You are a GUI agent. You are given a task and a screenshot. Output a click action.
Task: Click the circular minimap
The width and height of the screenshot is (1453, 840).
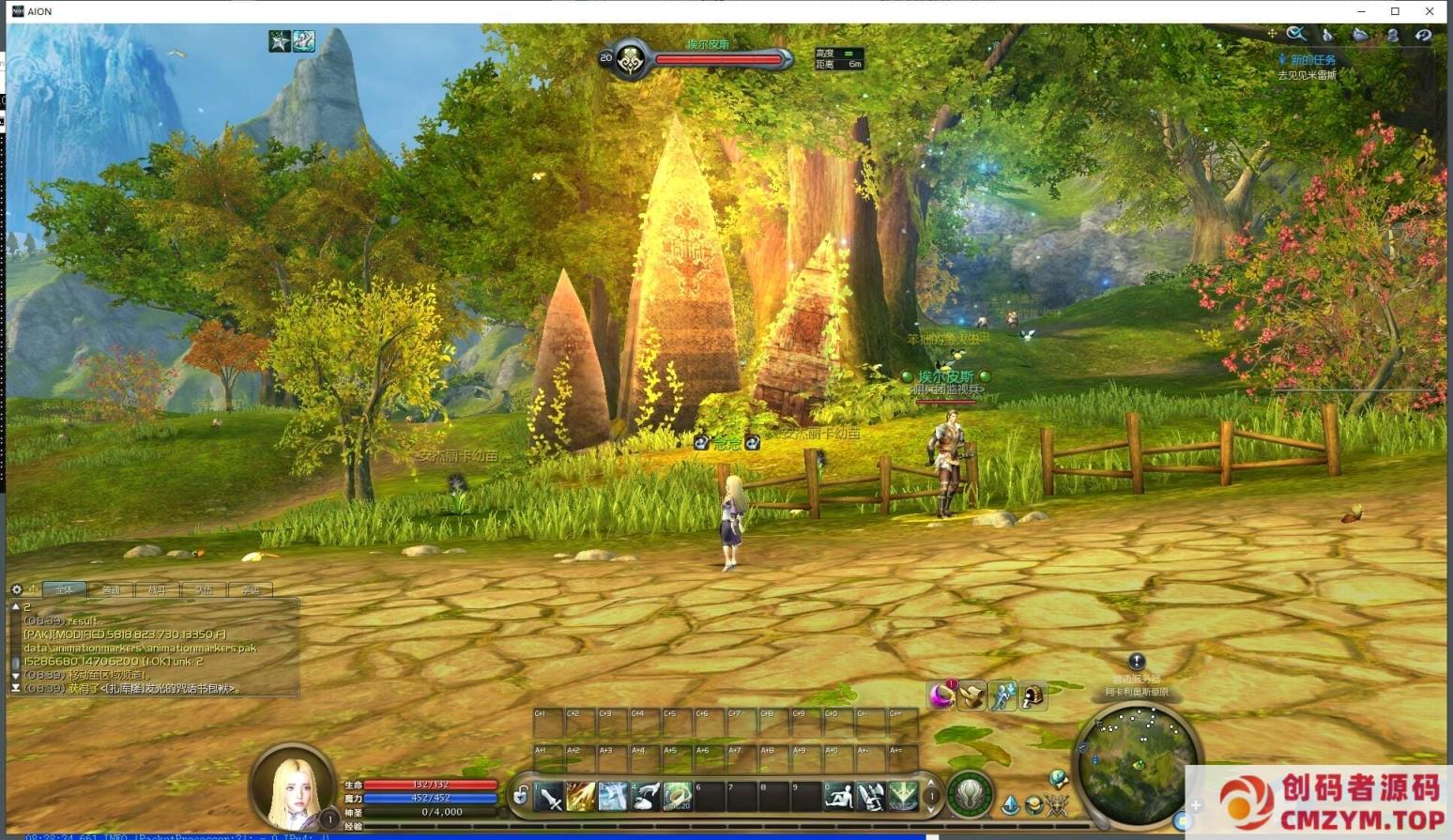tap(1136, 763)
